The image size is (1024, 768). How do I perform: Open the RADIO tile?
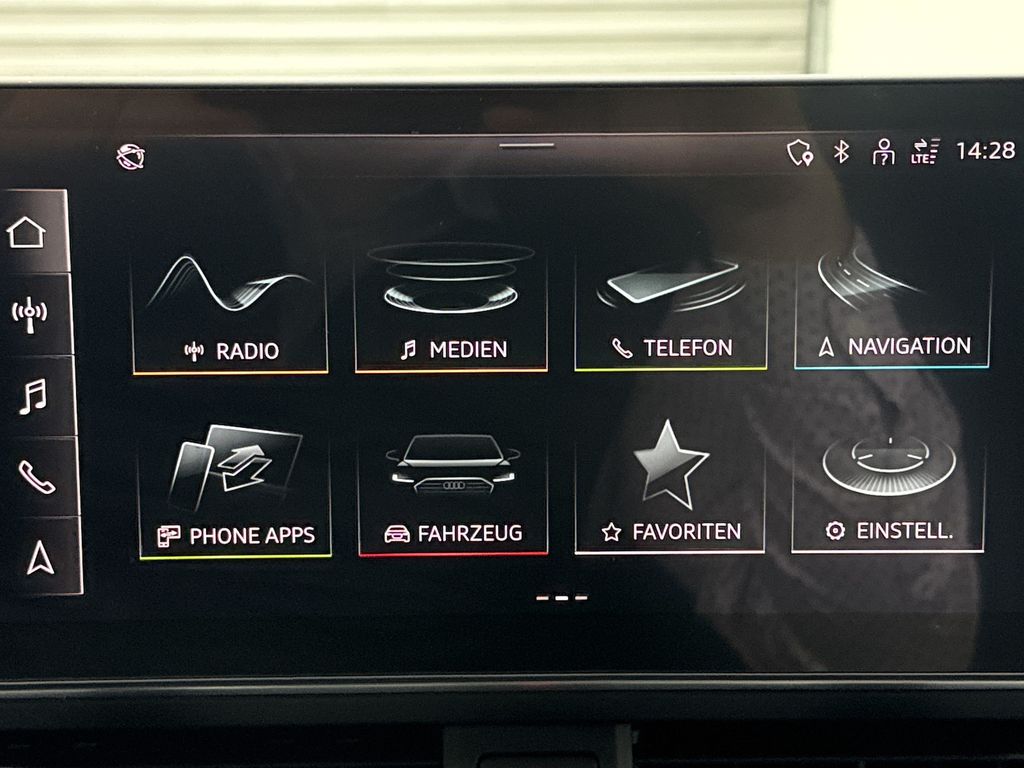coord(230,310)
